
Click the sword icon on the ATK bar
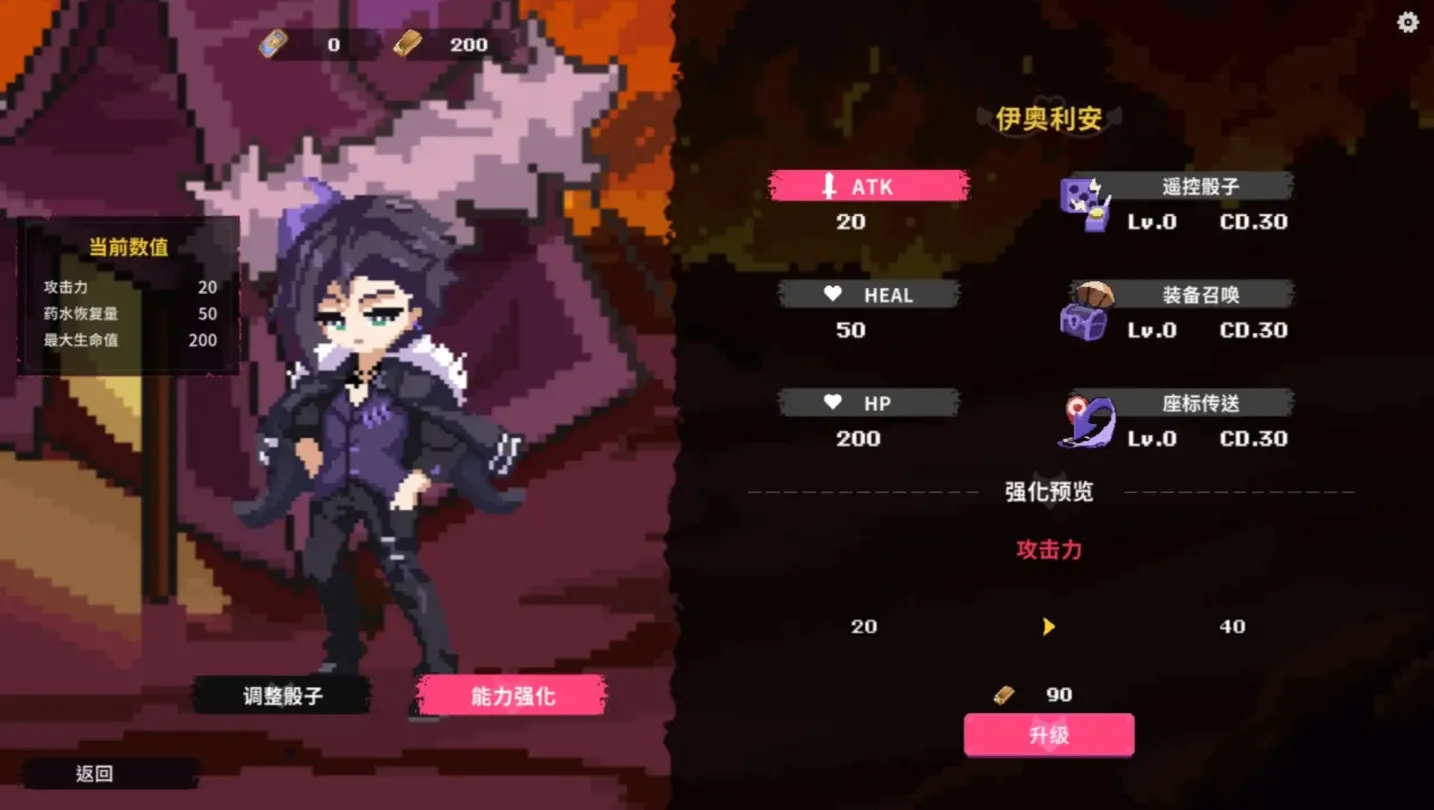(x=828, y=186)
